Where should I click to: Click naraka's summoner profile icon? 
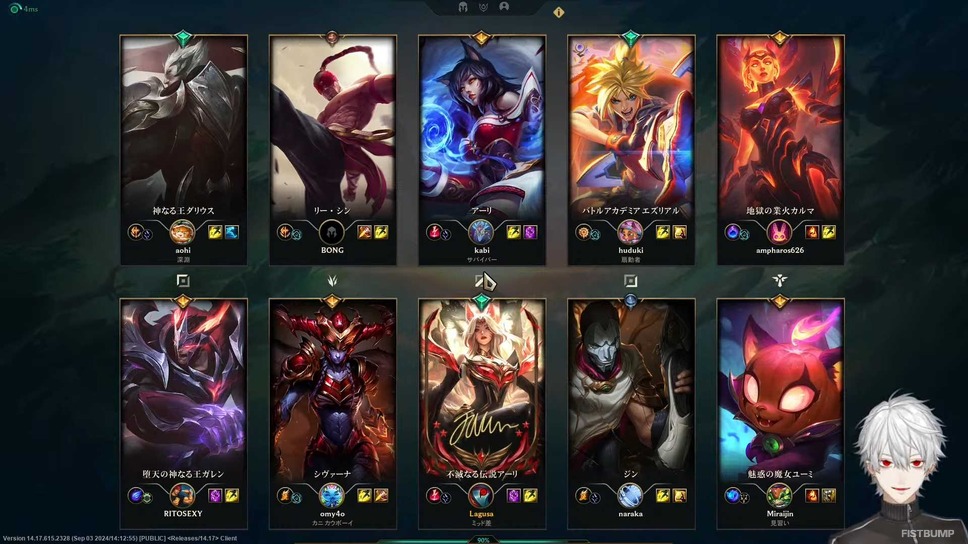click(631, 495)
